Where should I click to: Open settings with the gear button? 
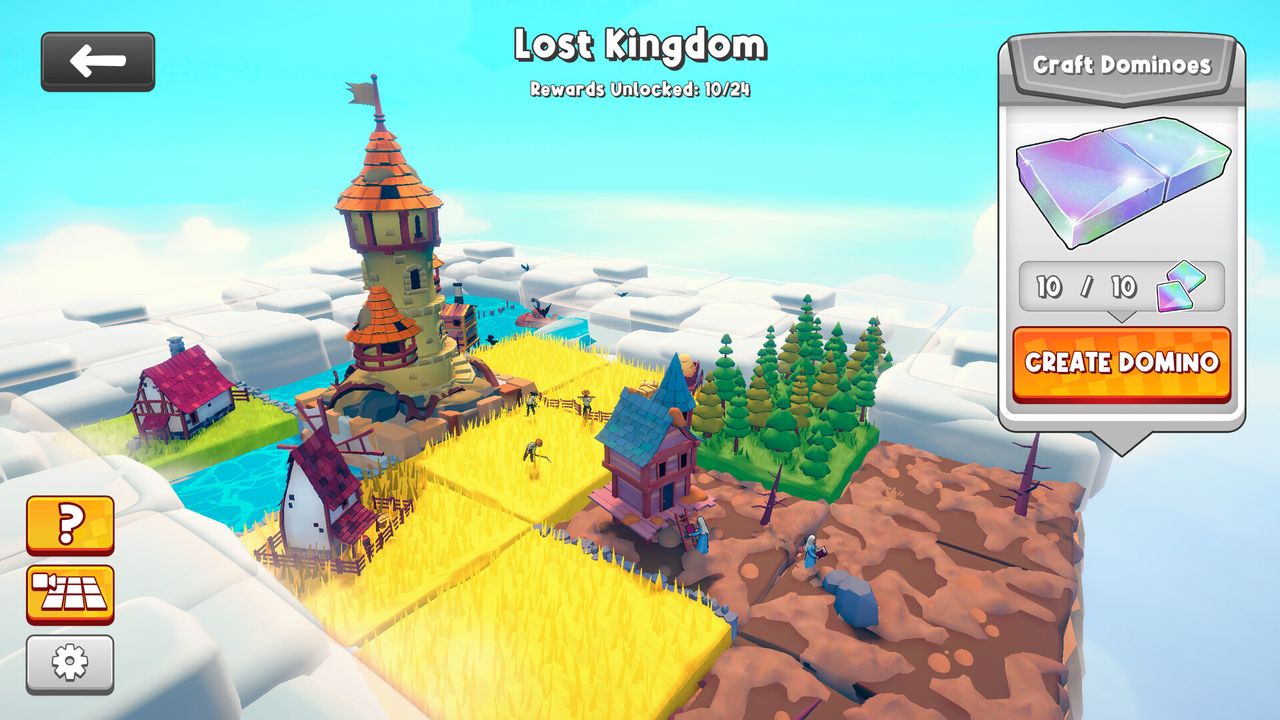coord(70,663)
